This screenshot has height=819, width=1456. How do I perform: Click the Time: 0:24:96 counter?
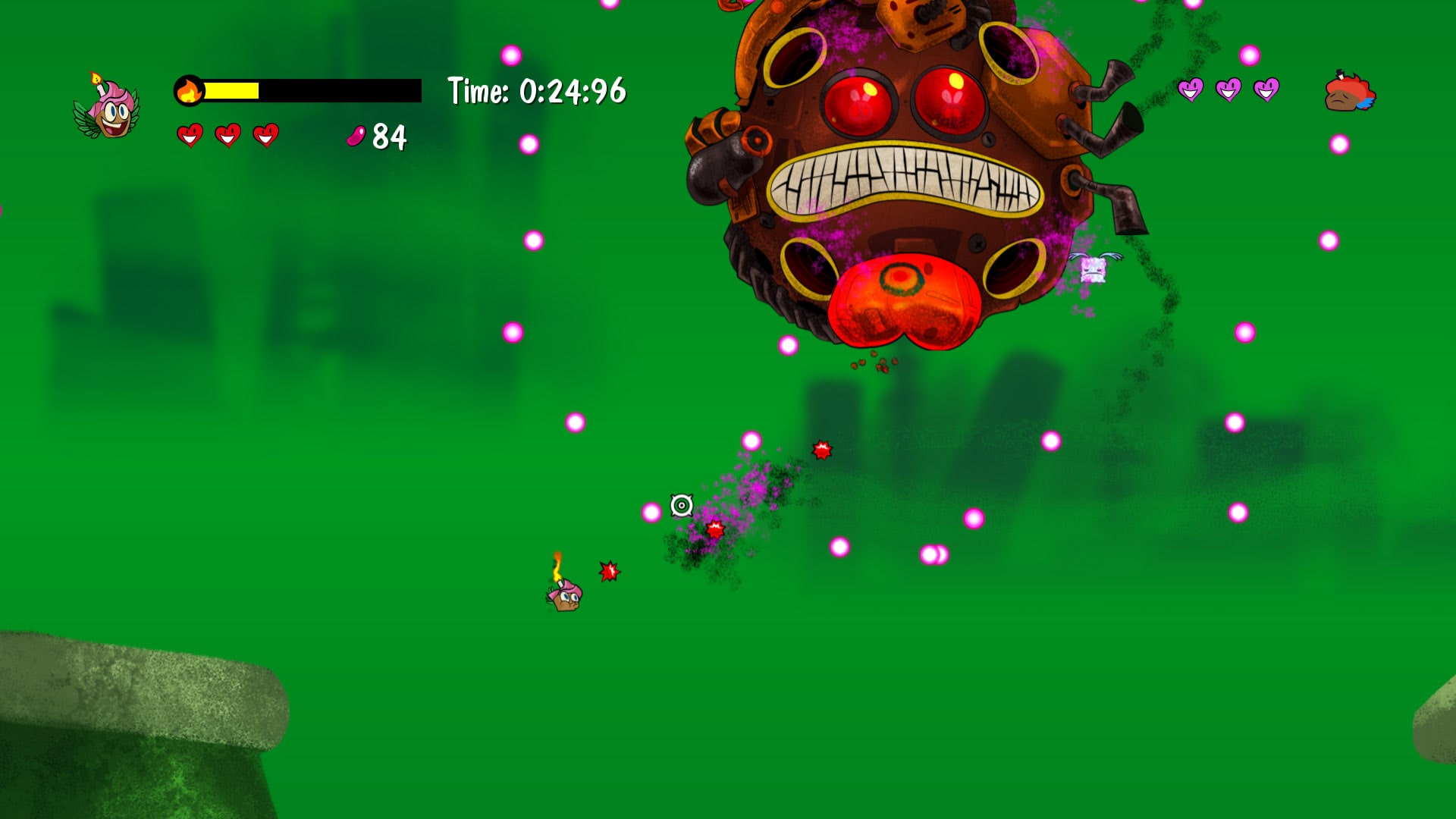click(x=535, y=90)
